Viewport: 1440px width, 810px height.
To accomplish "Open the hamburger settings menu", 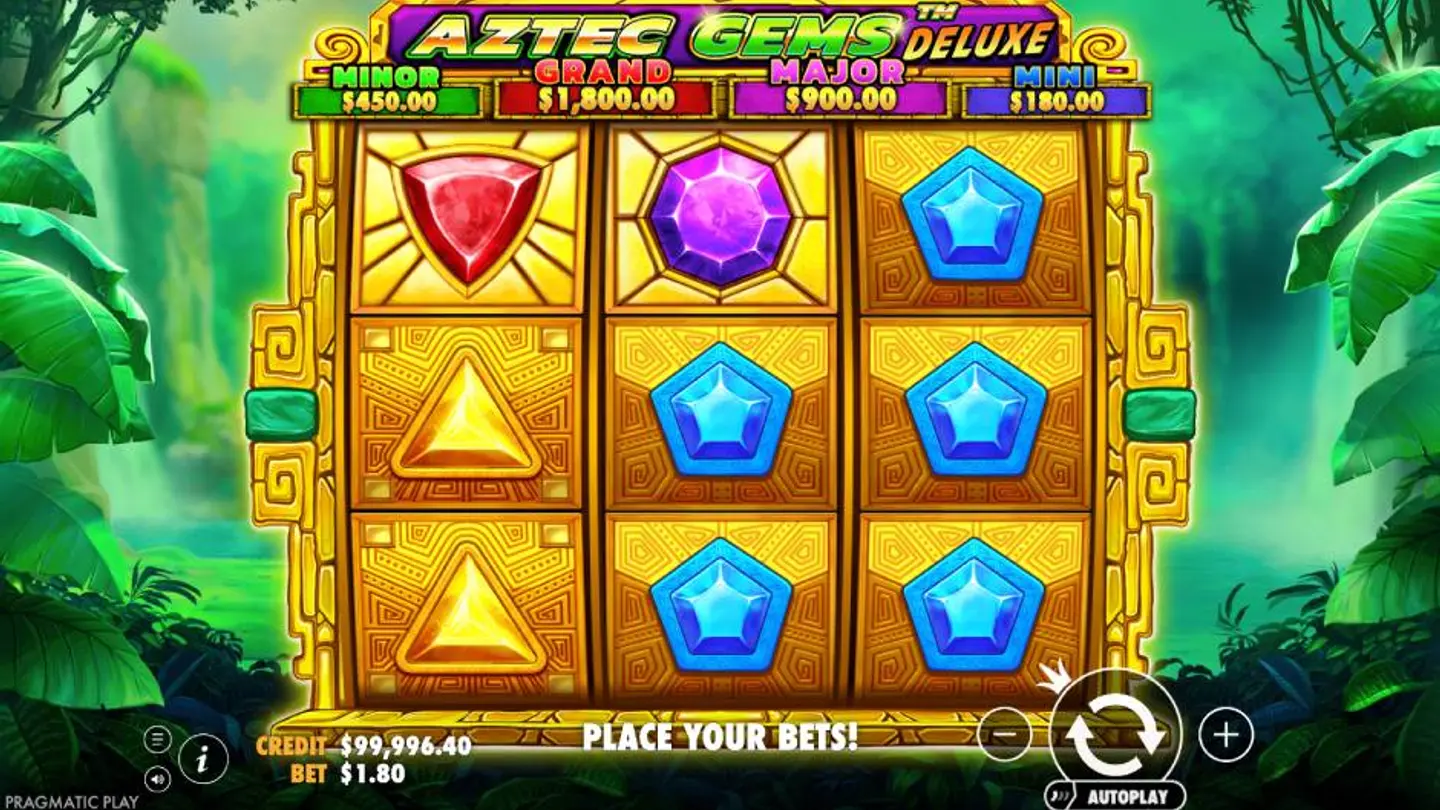I will (x=157, y=740).
